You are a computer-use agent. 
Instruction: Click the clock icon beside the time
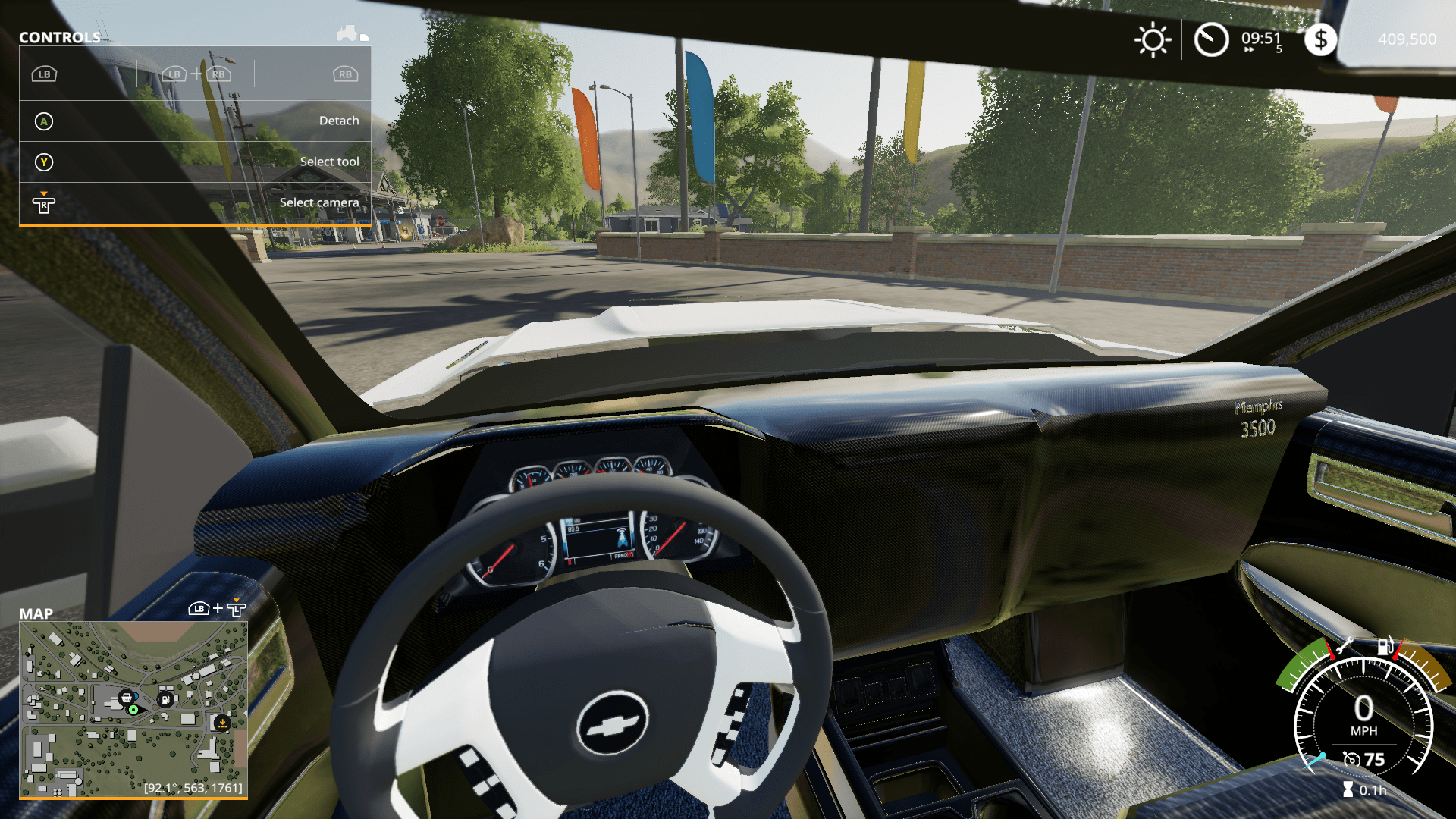tap(1211, 39)
